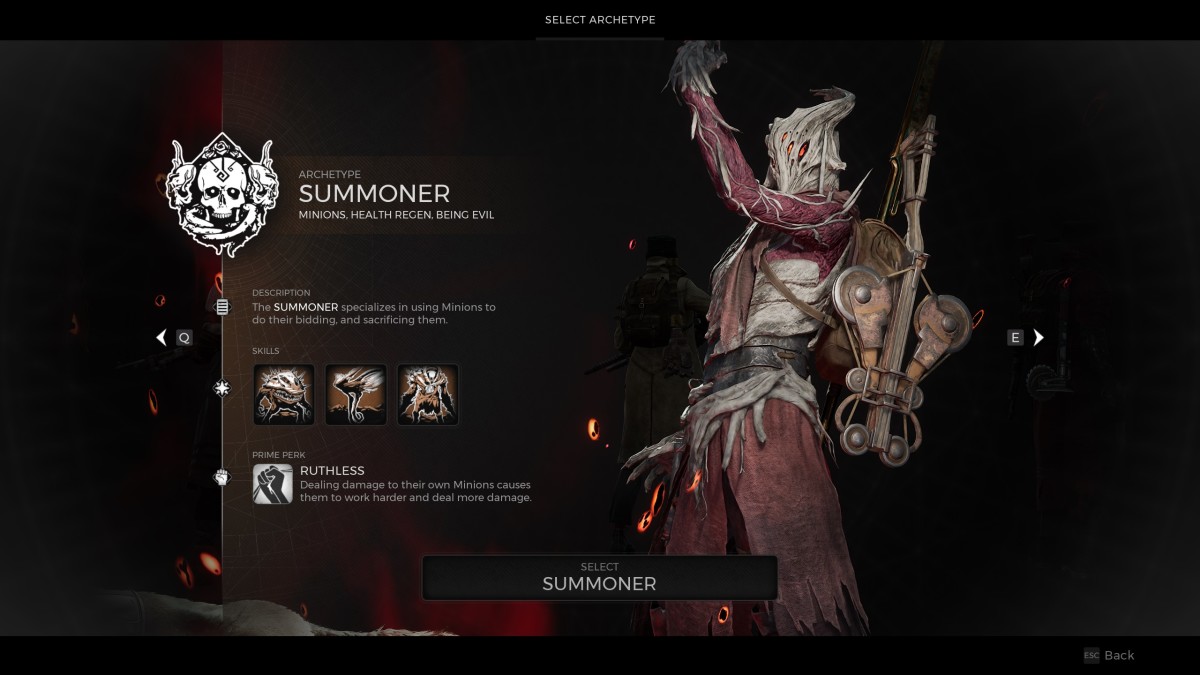
Task: Open the Select Archetype header tab
Action: point(600,20)
